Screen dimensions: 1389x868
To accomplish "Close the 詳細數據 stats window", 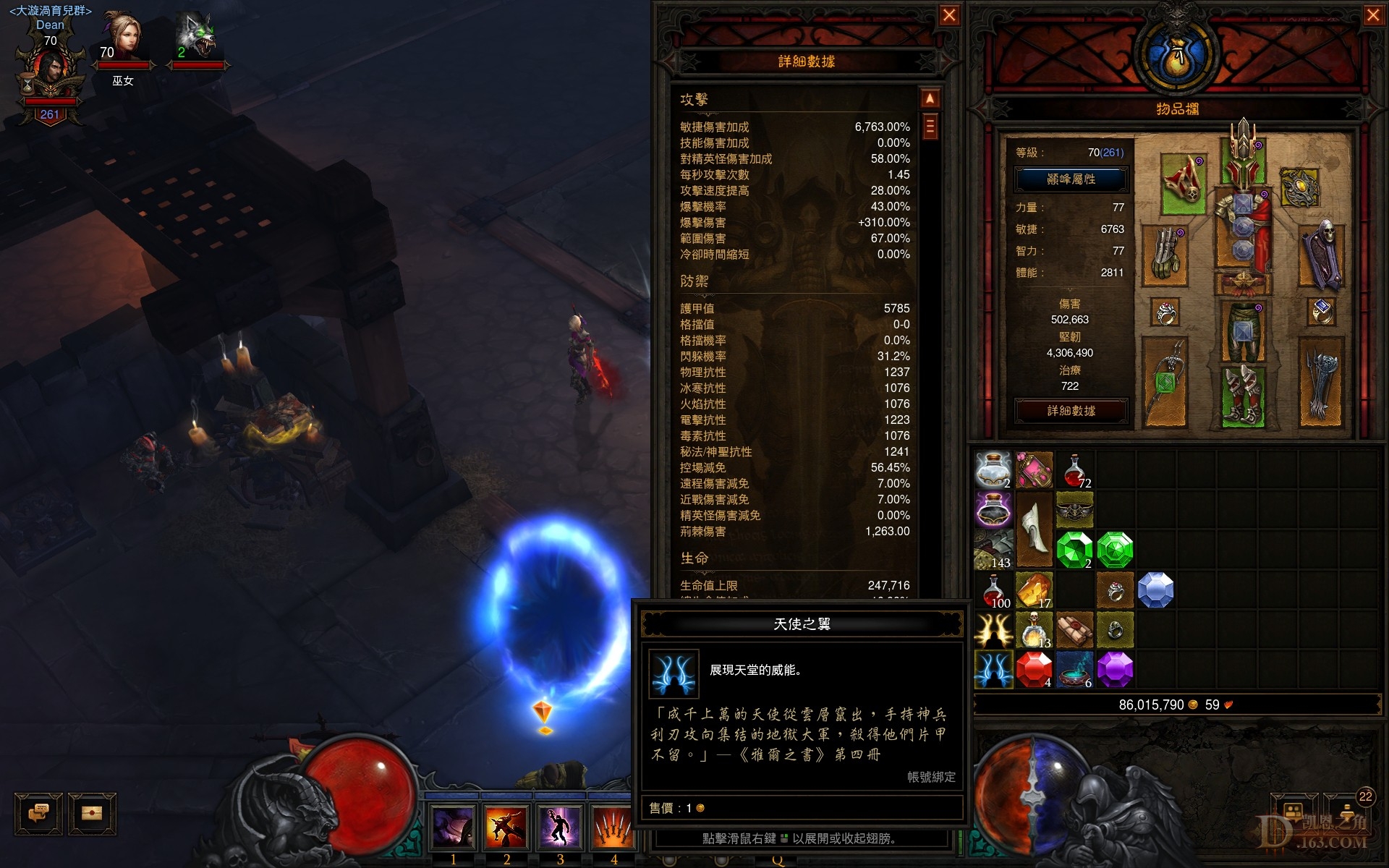I will 950,16.
